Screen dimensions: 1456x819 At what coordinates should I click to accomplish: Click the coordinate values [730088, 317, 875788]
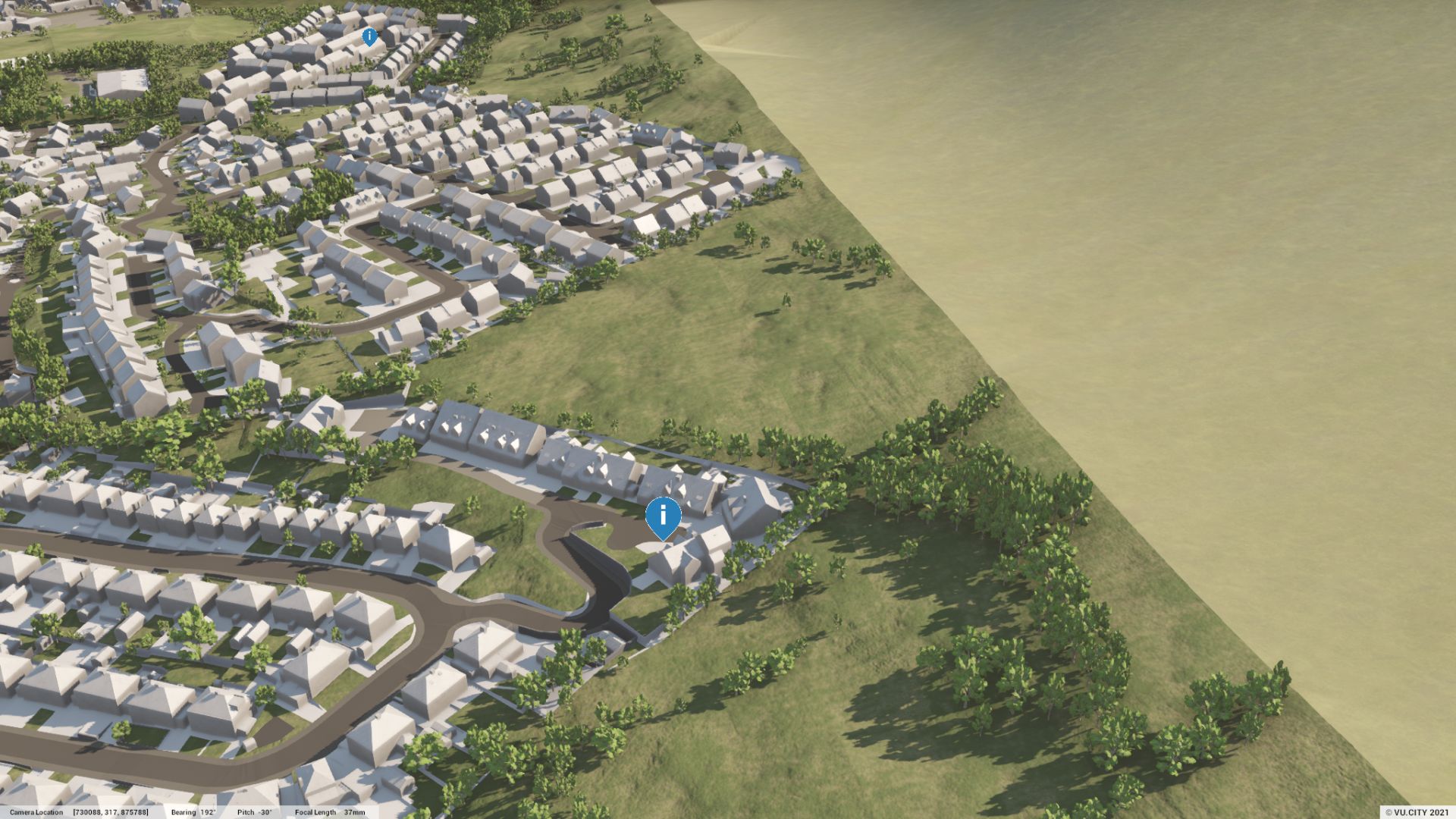[x=110, y=811]
